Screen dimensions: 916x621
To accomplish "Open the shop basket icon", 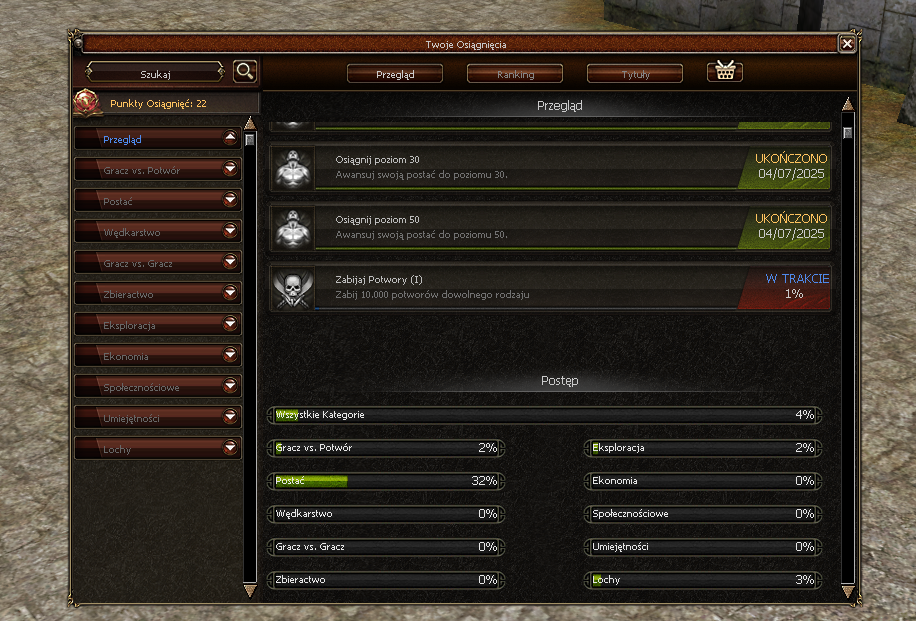I will [x=724, y=72].
